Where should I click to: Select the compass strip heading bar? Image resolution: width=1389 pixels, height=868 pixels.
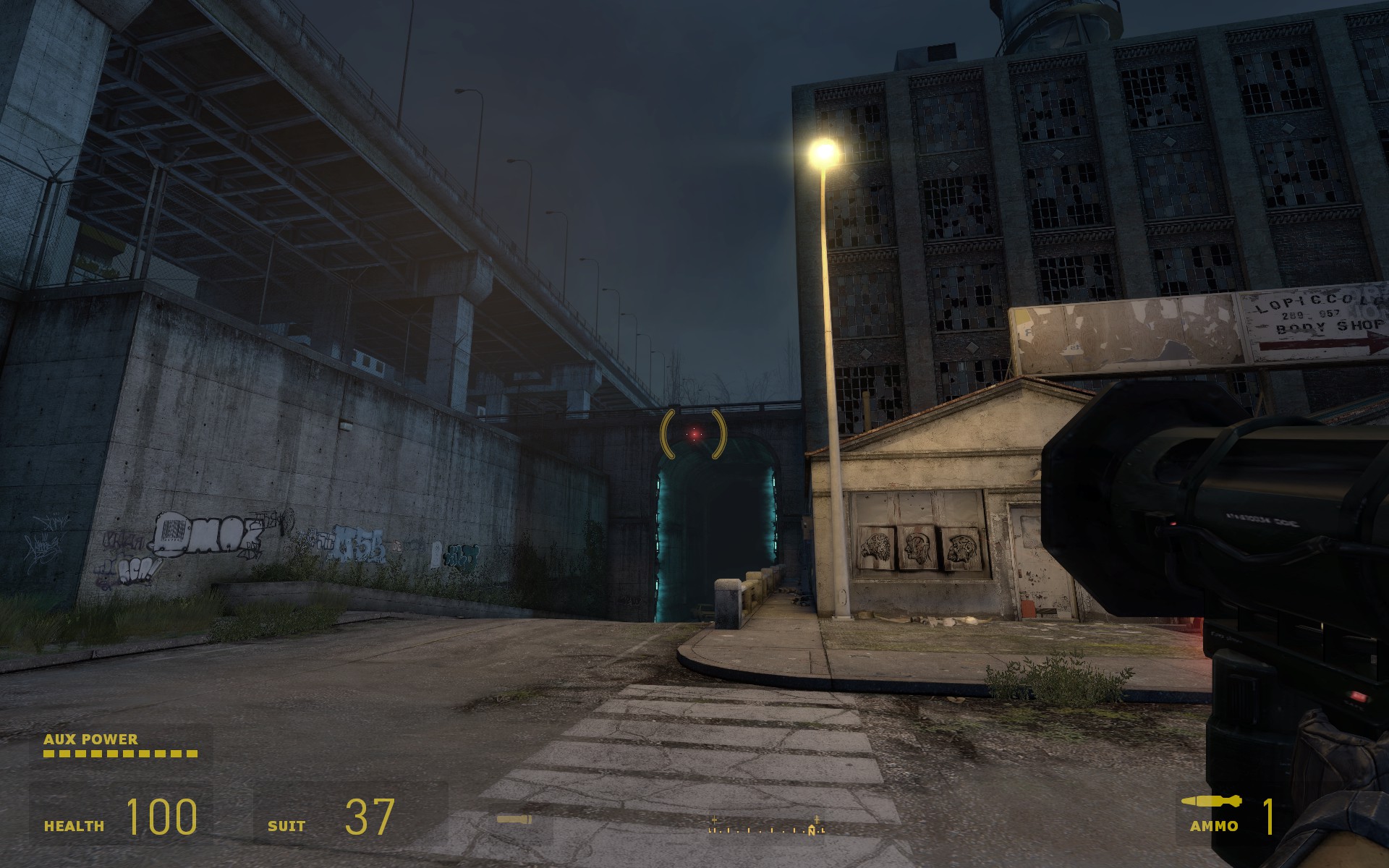click(x=766, y=827)
